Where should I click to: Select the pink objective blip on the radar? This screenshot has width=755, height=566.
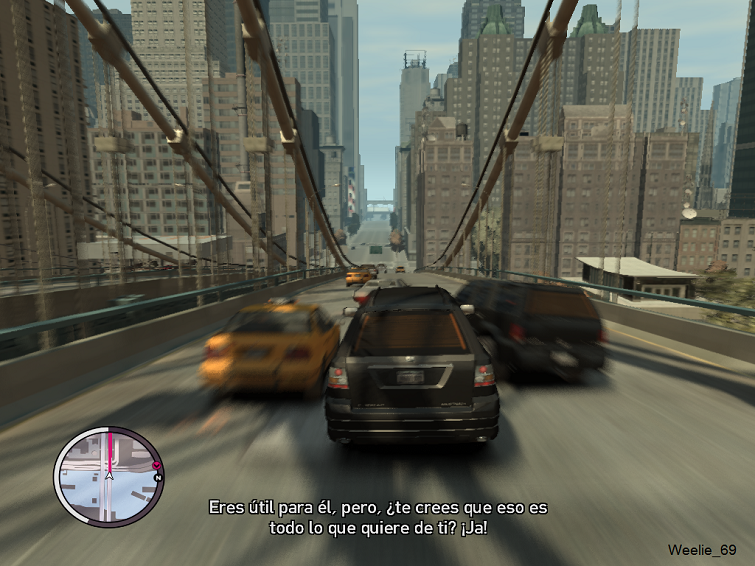(155, 467)
